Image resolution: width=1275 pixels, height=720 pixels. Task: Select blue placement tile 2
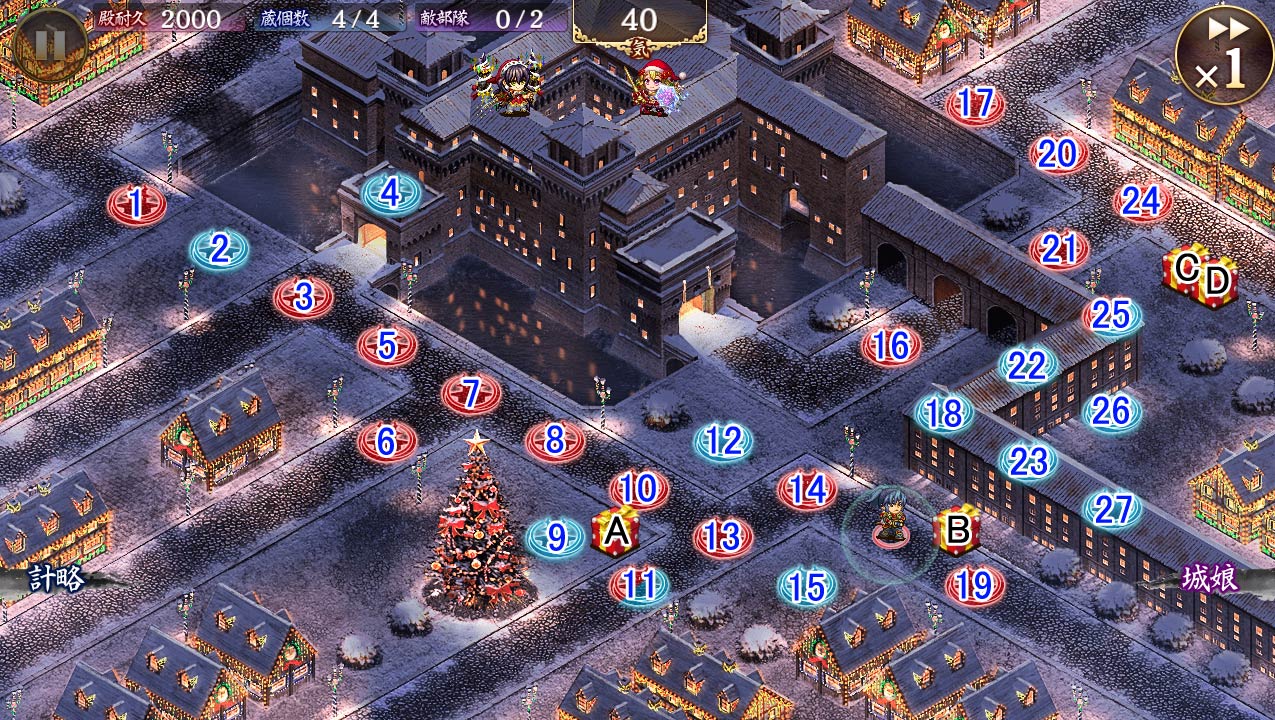(x=220, y=249)
